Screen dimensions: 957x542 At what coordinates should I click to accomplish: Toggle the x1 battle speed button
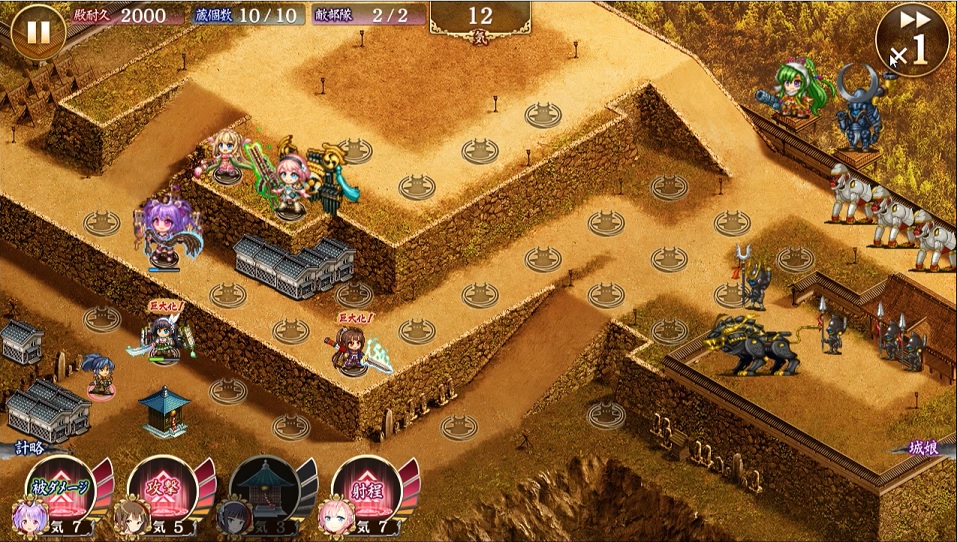point(911,40)
